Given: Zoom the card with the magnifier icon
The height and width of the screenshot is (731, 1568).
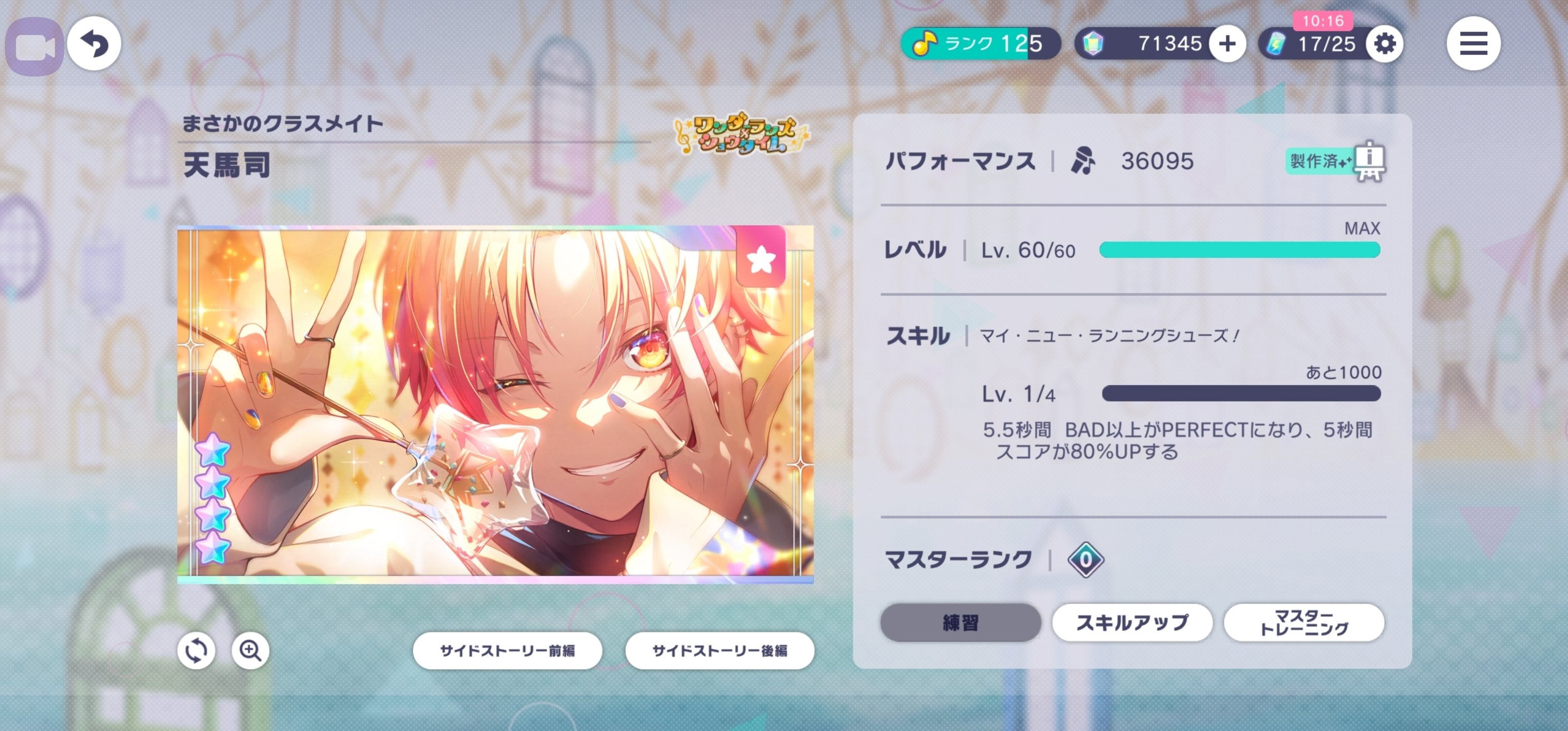Looking at the screenshot, I should click(250, 650).
